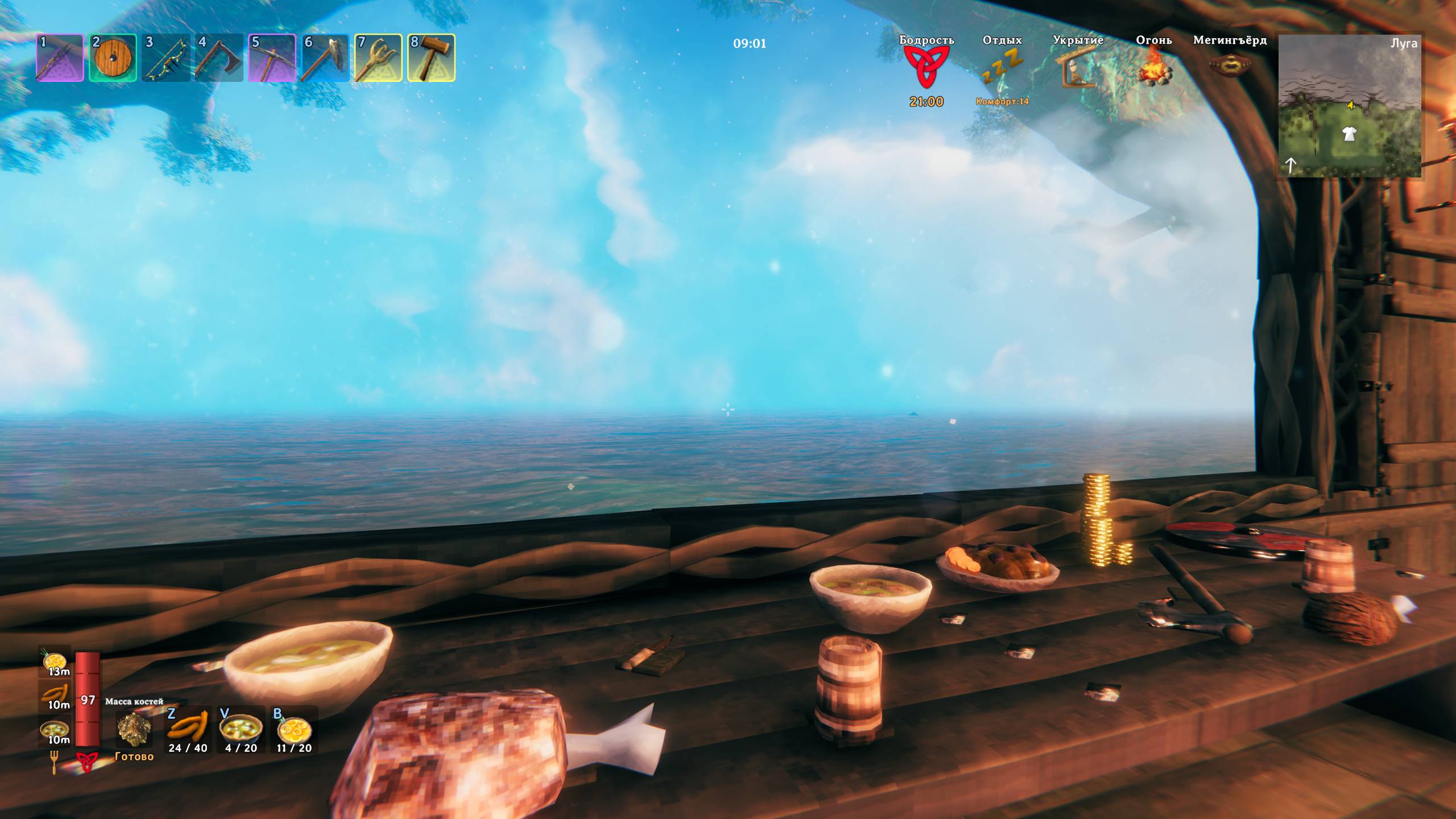Choose the bow in hotbar slot 3
Viewport: 1456px width, 819px height.
(166, 58)
